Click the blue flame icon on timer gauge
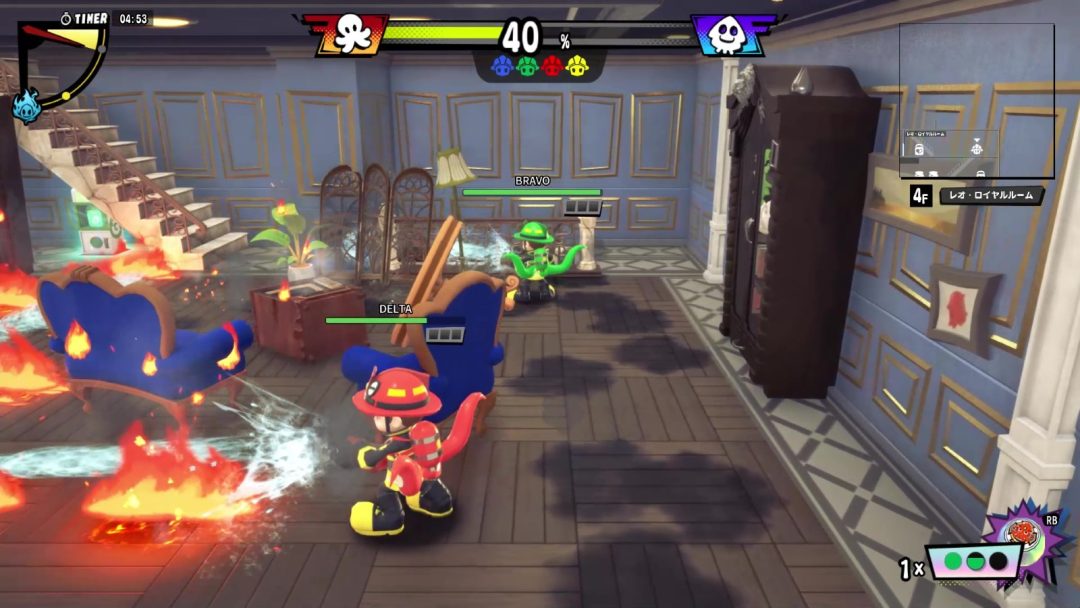The image size is (1080, 608). pos(26,104)
